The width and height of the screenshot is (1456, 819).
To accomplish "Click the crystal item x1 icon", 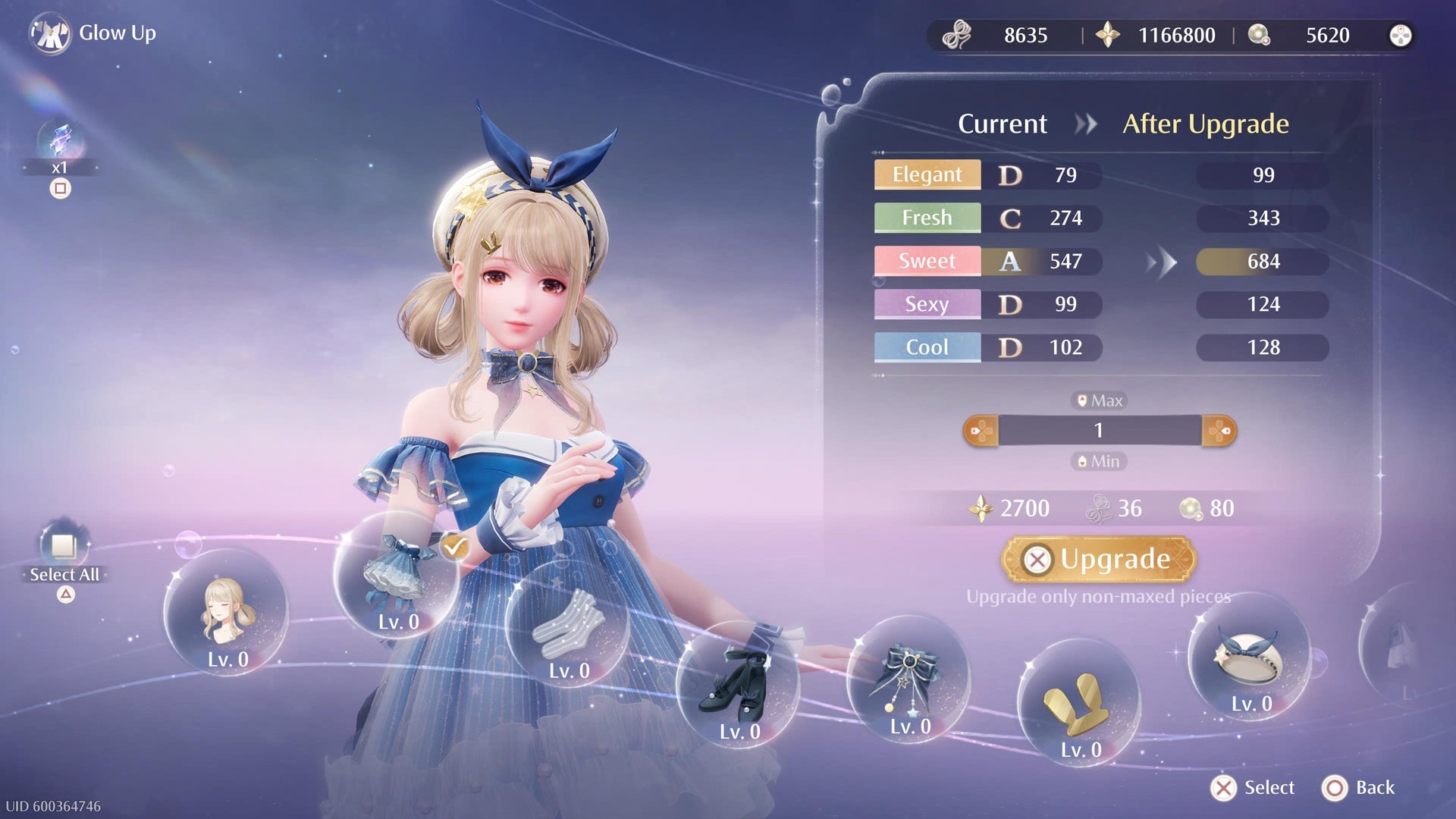I will coord(60,142).
